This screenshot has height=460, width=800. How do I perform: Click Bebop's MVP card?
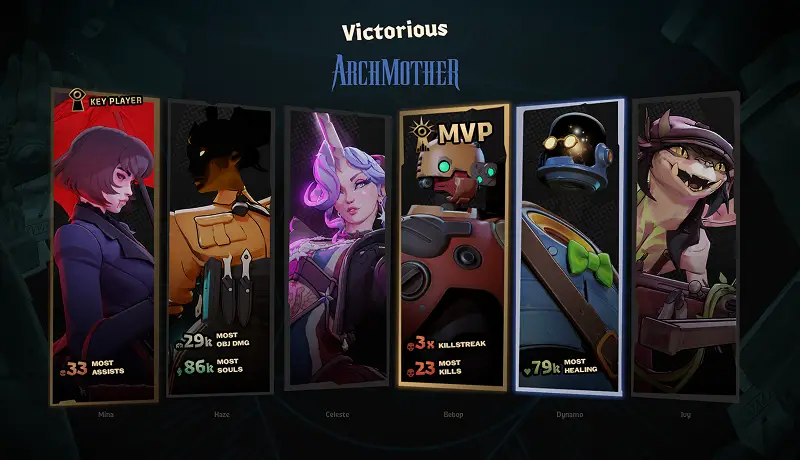pyautogui.click(x=453, y=245)
